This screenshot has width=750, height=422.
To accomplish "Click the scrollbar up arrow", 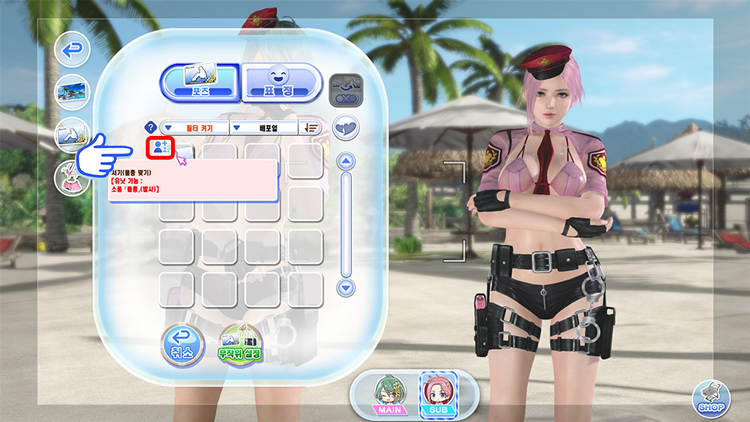I will [347, 161].
